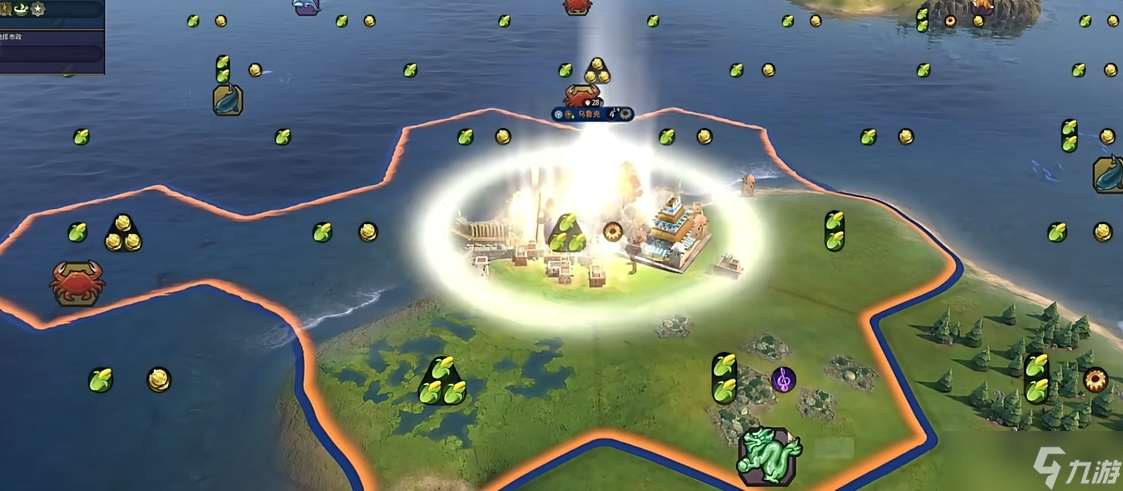Select the 乌鲁克 city banner name
This screenshot has height=491, width=1123.
point(591,114)
